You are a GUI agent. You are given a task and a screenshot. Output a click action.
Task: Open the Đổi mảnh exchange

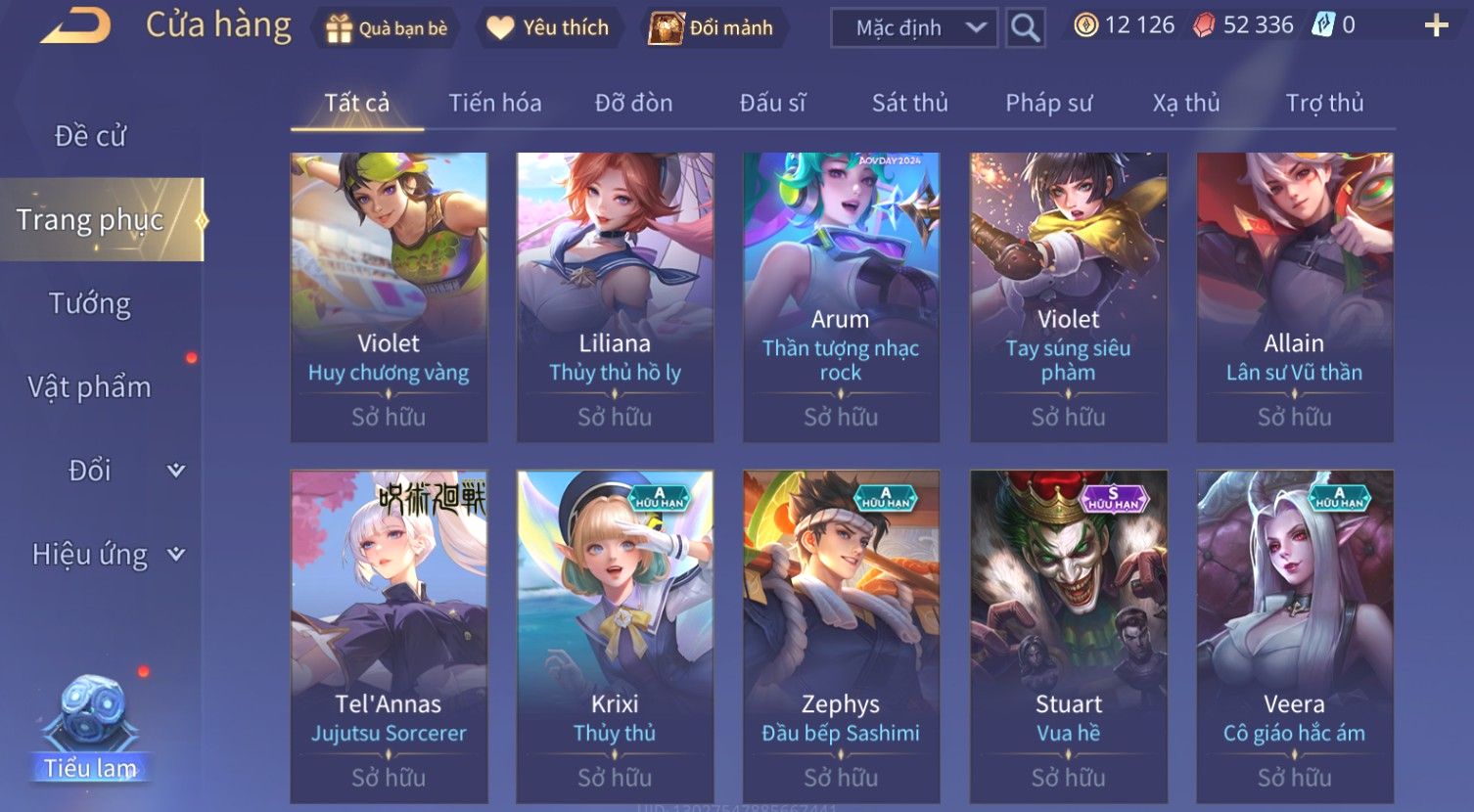coord(714,28)
